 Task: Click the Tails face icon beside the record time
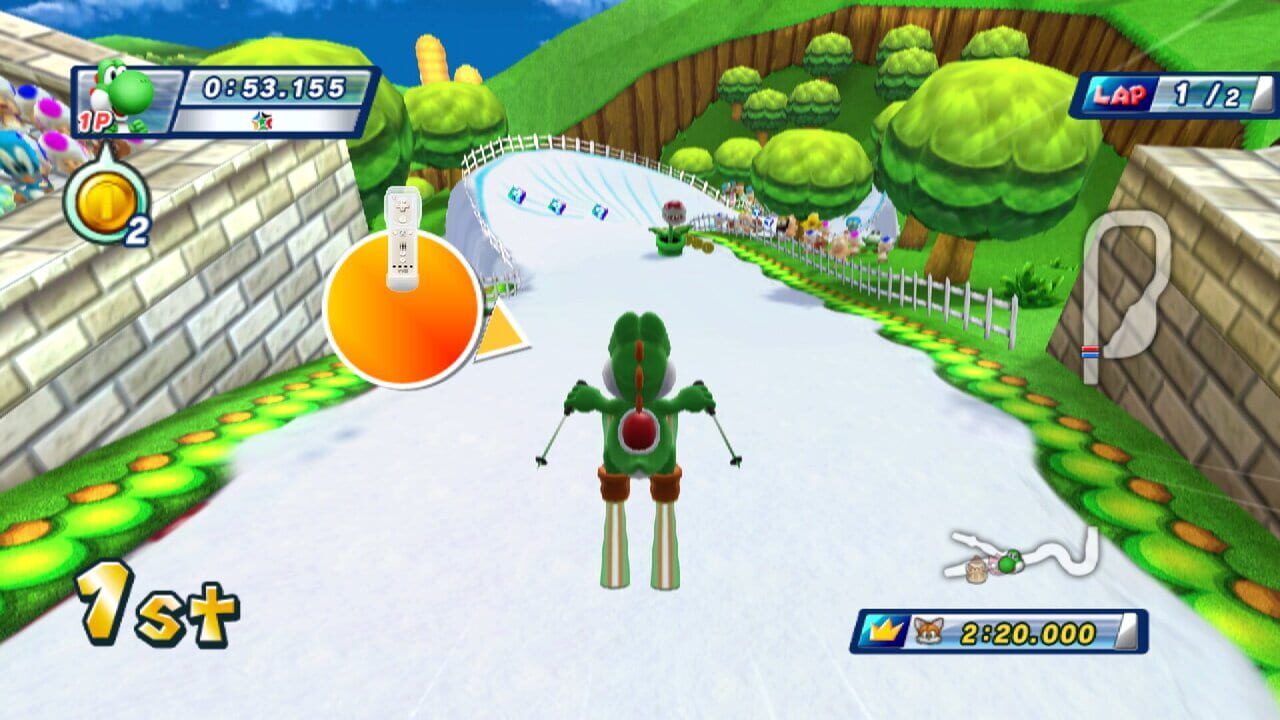tap(928, 629)
